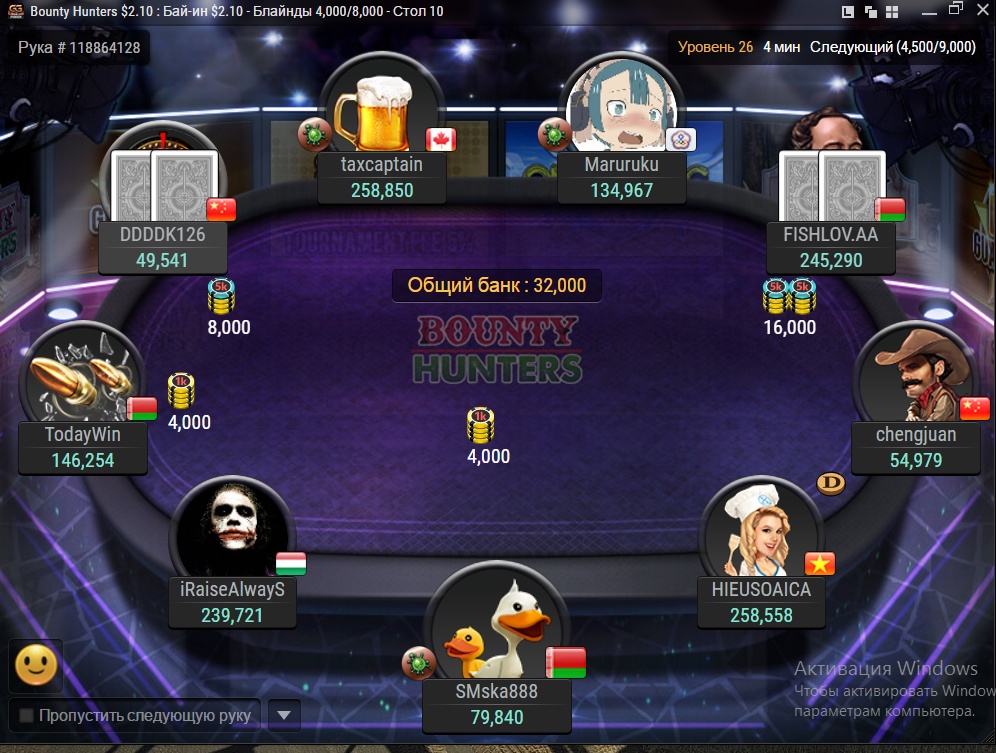Close the poker table window
Image resolution: width=996 pixels, height=753 pixels.
point(981,11)
